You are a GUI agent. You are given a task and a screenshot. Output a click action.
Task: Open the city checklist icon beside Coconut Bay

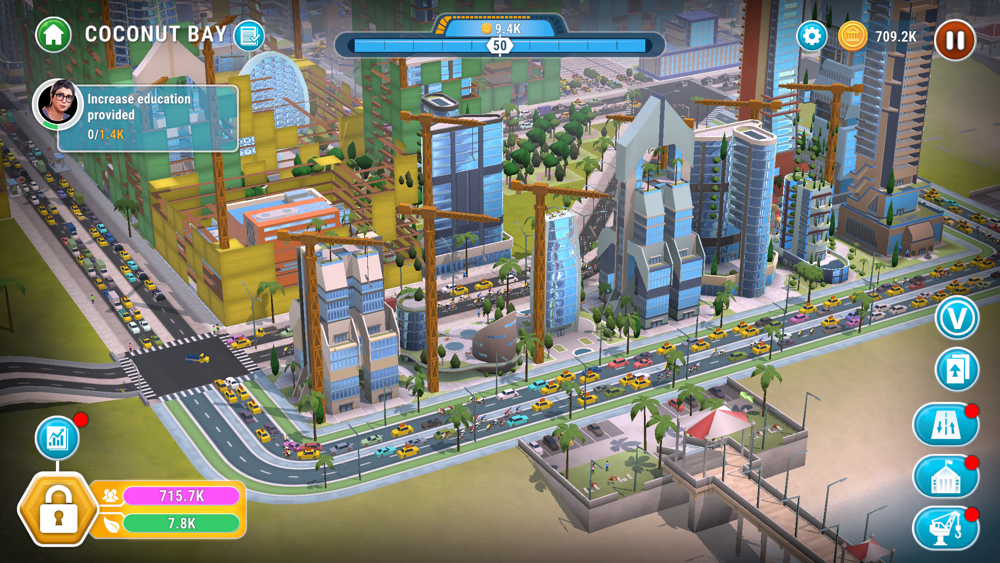tap(249, 35)
